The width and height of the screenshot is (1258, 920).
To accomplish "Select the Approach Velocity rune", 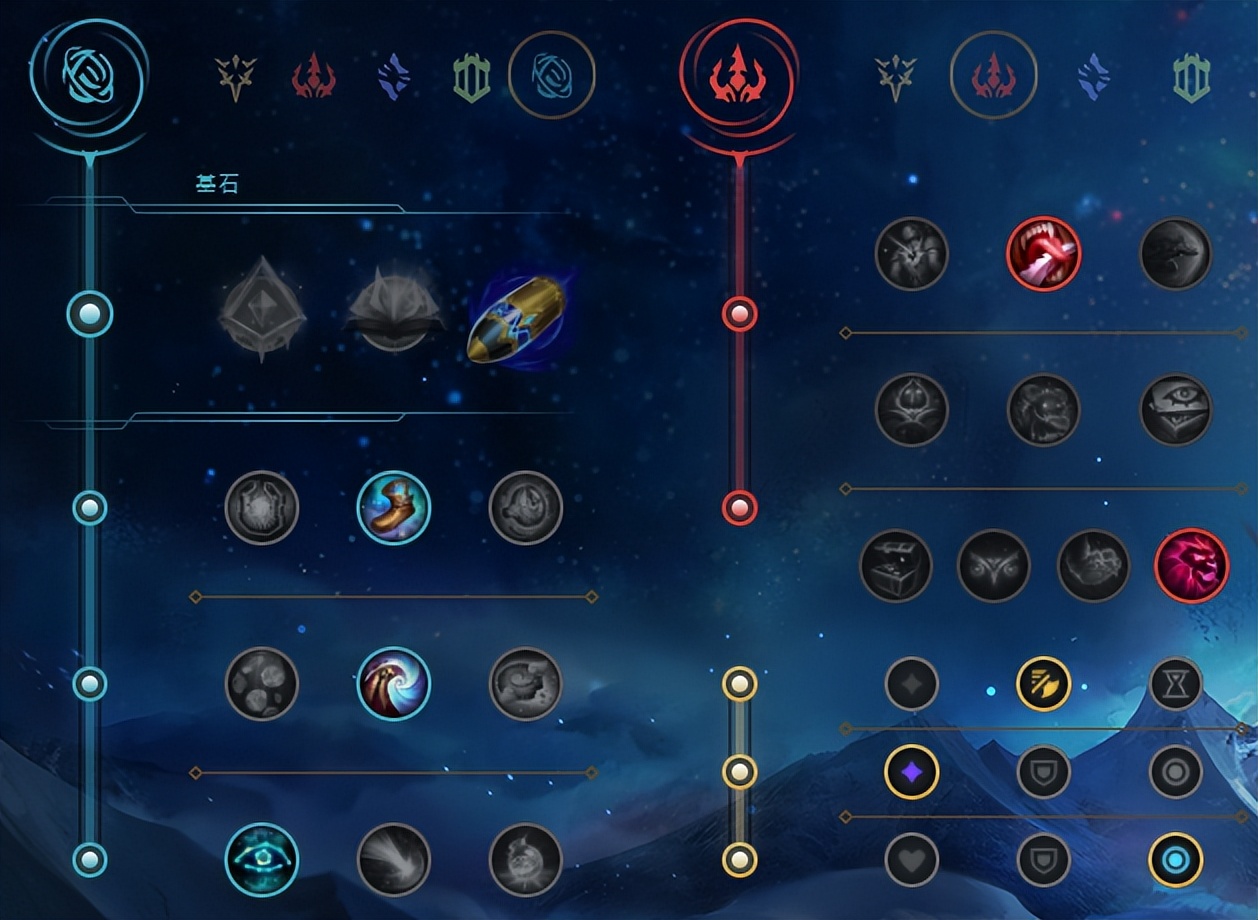I will 394,860.
